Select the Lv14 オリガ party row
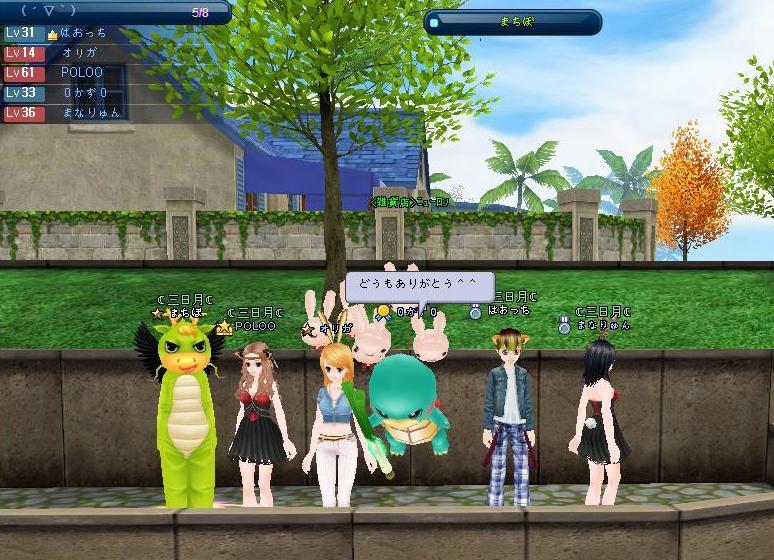 pyautogui.click(x=70, y=53)
